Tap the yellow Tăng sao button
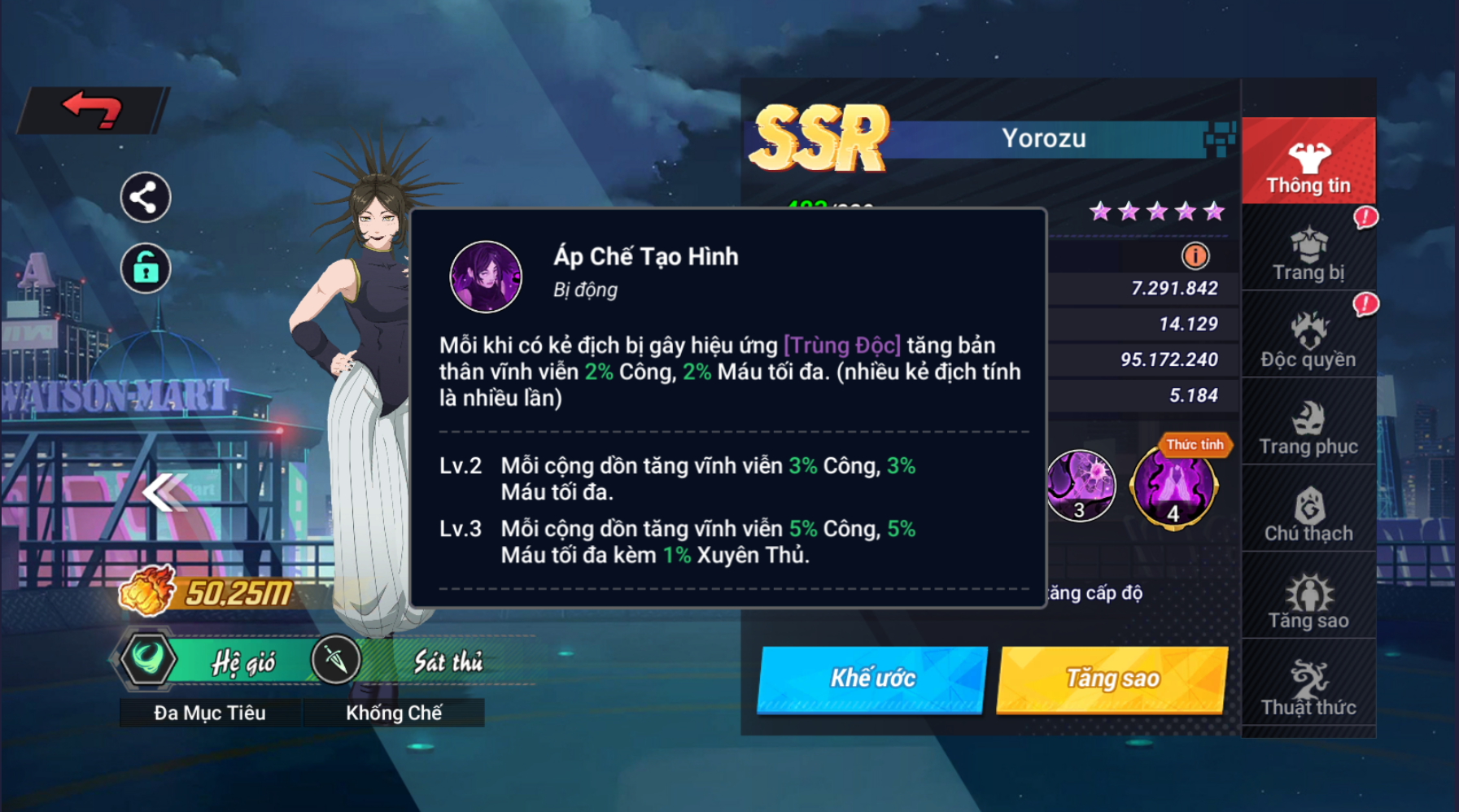Screen dimensions: 1459x812 (1112, 679)
